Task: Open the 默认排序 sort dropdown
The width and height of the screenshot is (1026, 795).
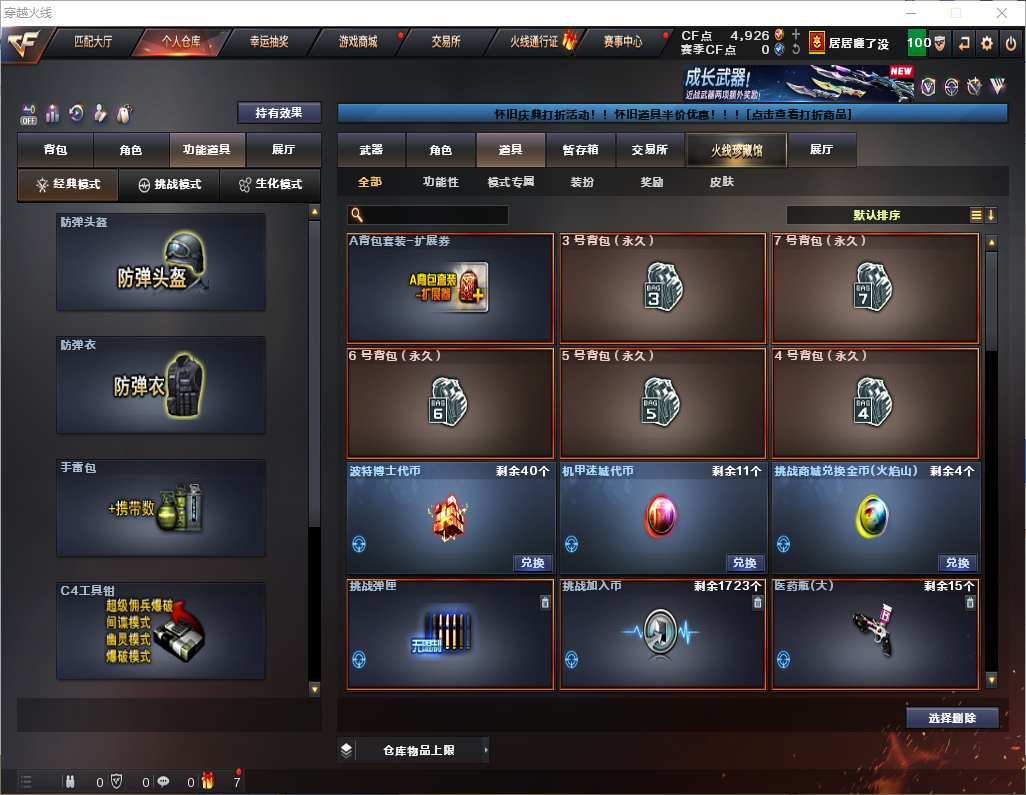Action: tap(876, 215)
